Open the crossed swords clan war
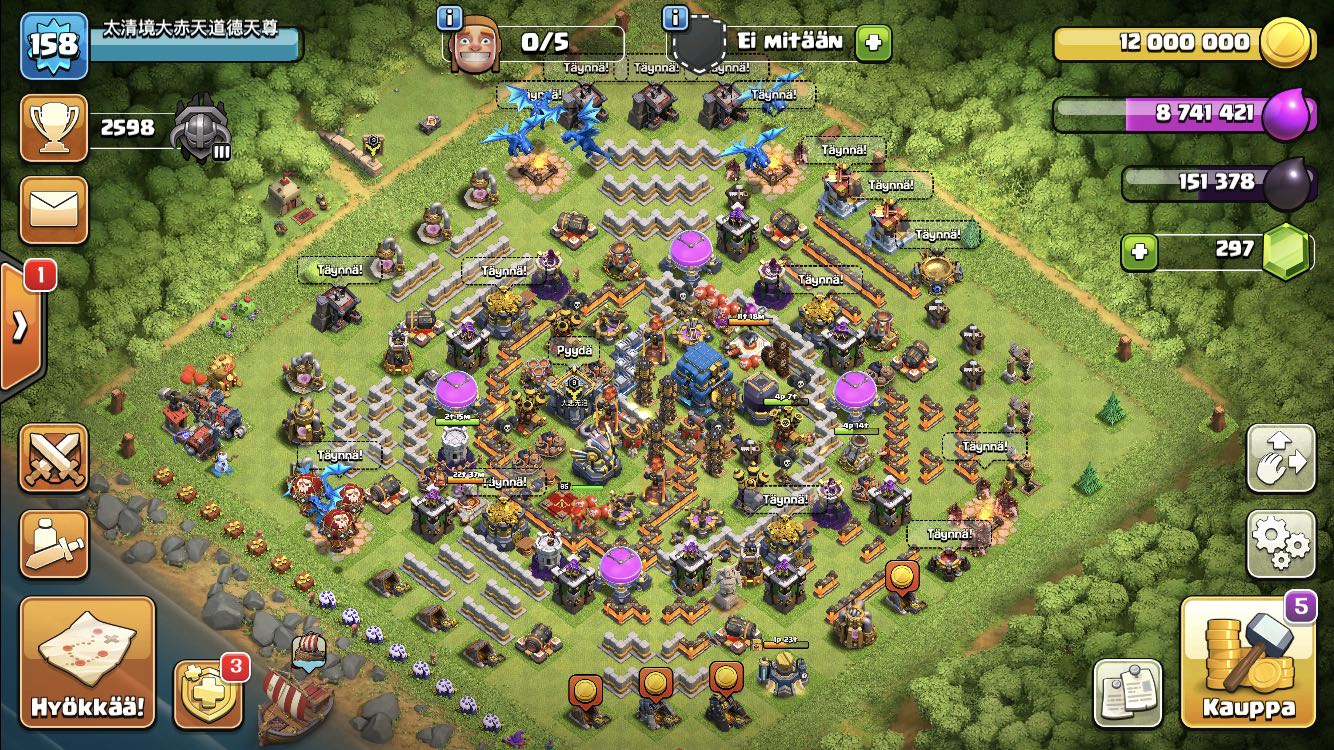This screenshot has width=1334, height=750. (x=54, y=457)
